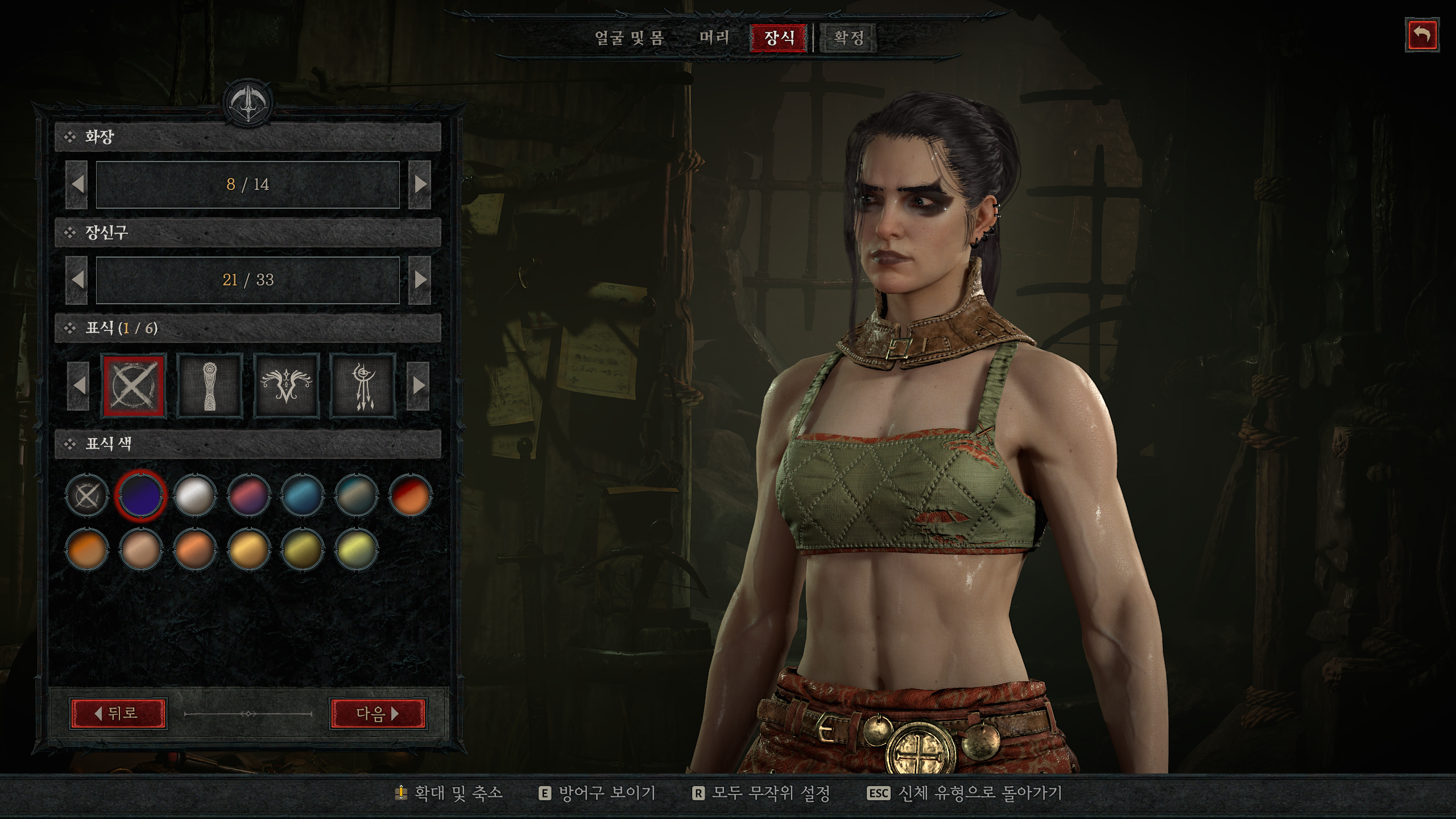This screenshot has width=1456, height=819.
Task: Select the dark blue marking color
Action: pos(140,495)
